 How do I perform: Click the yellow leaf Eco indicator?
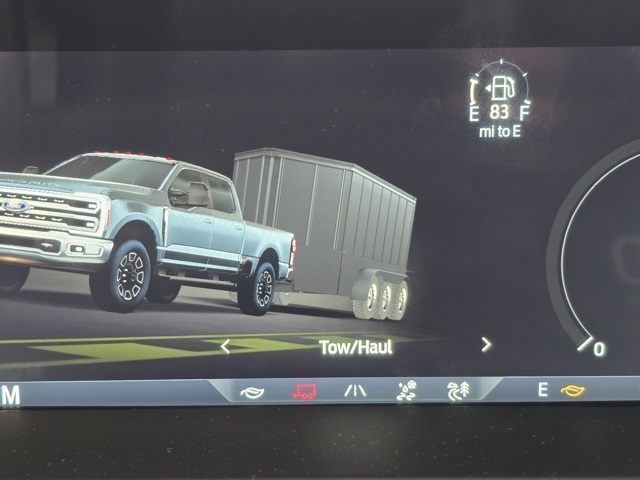point(572,390)
